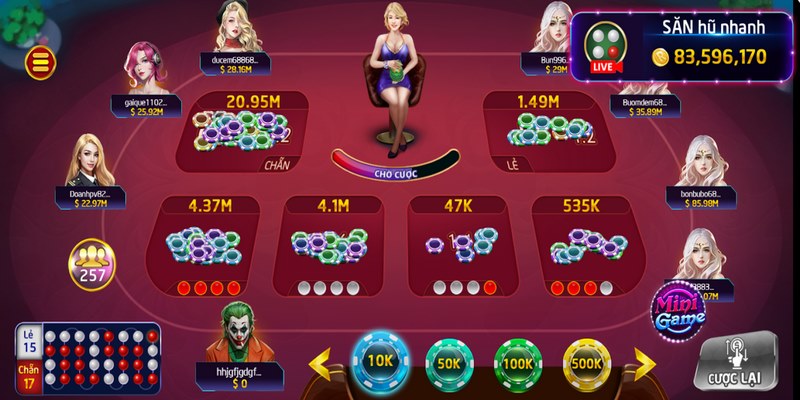Image resolution: width=800 pixels, height=400 pixels.
Task: Select the 500K yellow chip
Action: (x=586, y=363)
